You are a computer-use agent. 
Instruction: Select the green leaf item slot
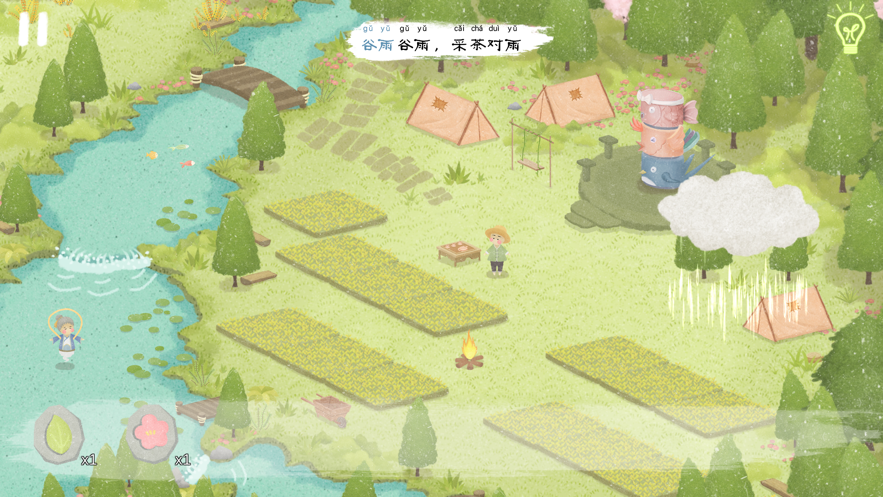(x=59, y=434)
